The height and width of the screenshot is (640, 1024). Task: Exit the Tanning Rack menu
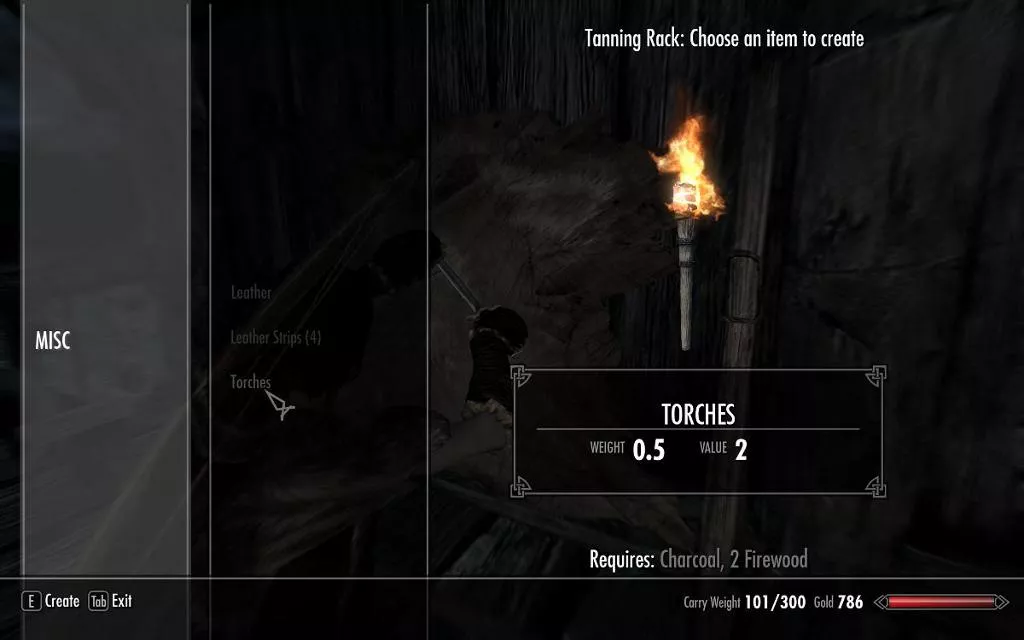(111, 601)
